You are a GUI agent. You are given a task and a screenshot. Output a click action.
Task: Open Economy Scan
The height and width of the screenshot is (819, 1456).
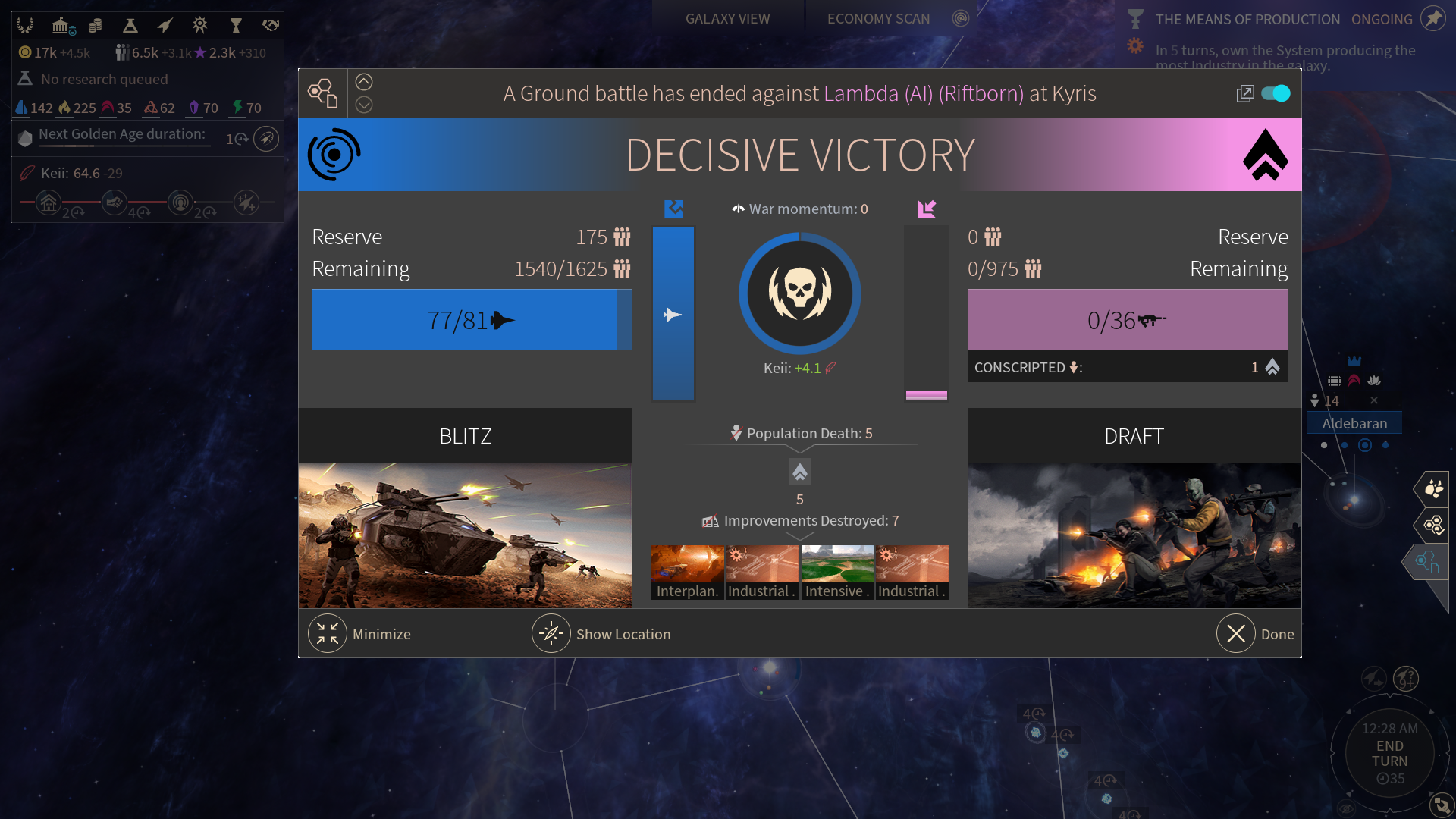[x=878, y=19]
